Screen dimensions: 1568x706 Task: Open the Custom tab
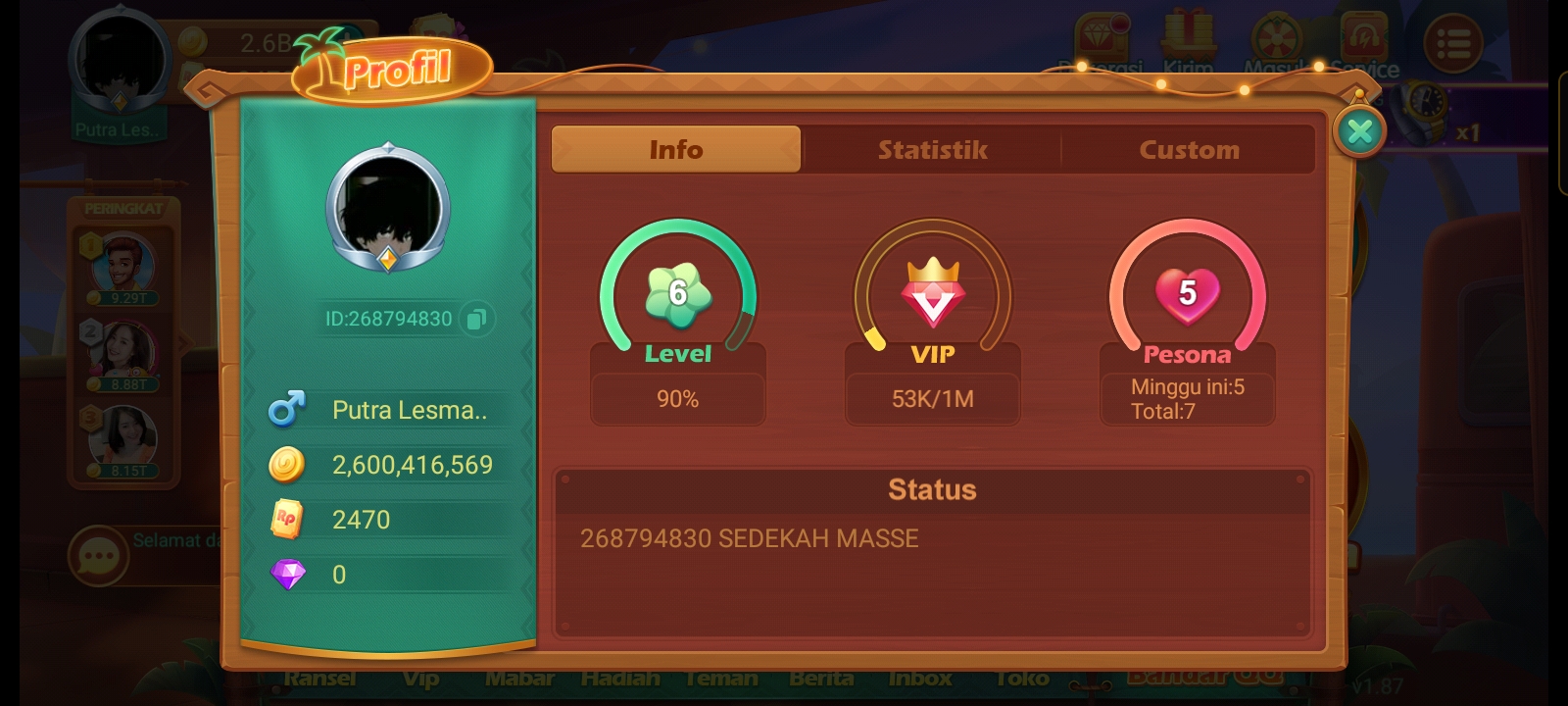(x=1189, y=149)
